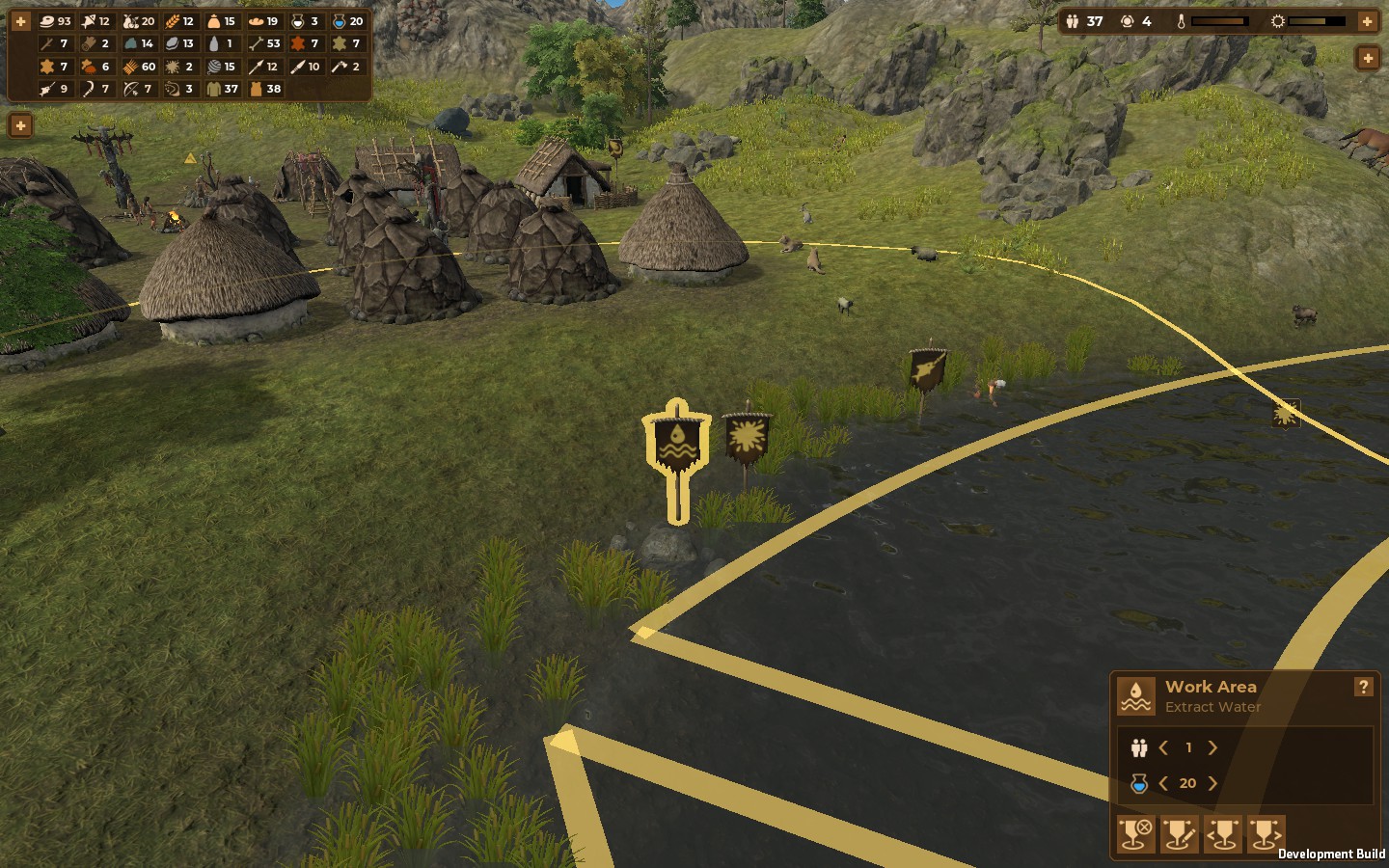
Task: Open help for the Work Area panel
Action: [x=1363, y=687]
